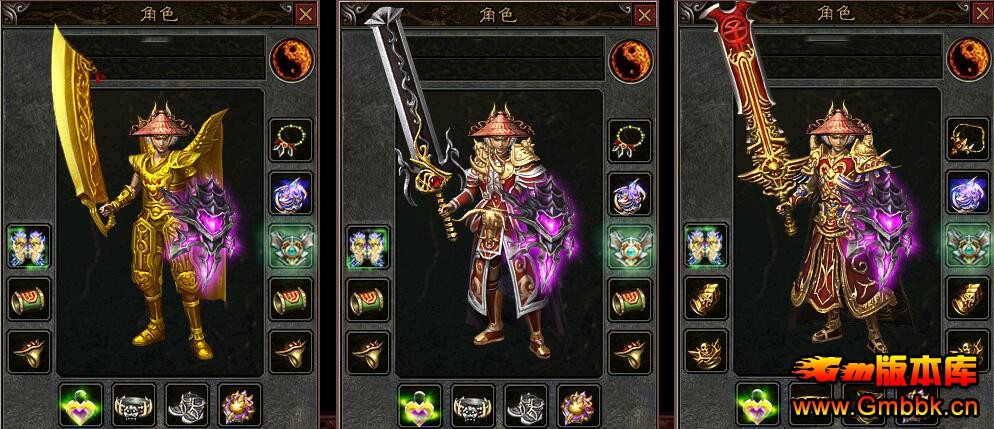Close the panel with the red-gold sword warrior
Viewport: 994px width, 429px height.
pos(982,14)
